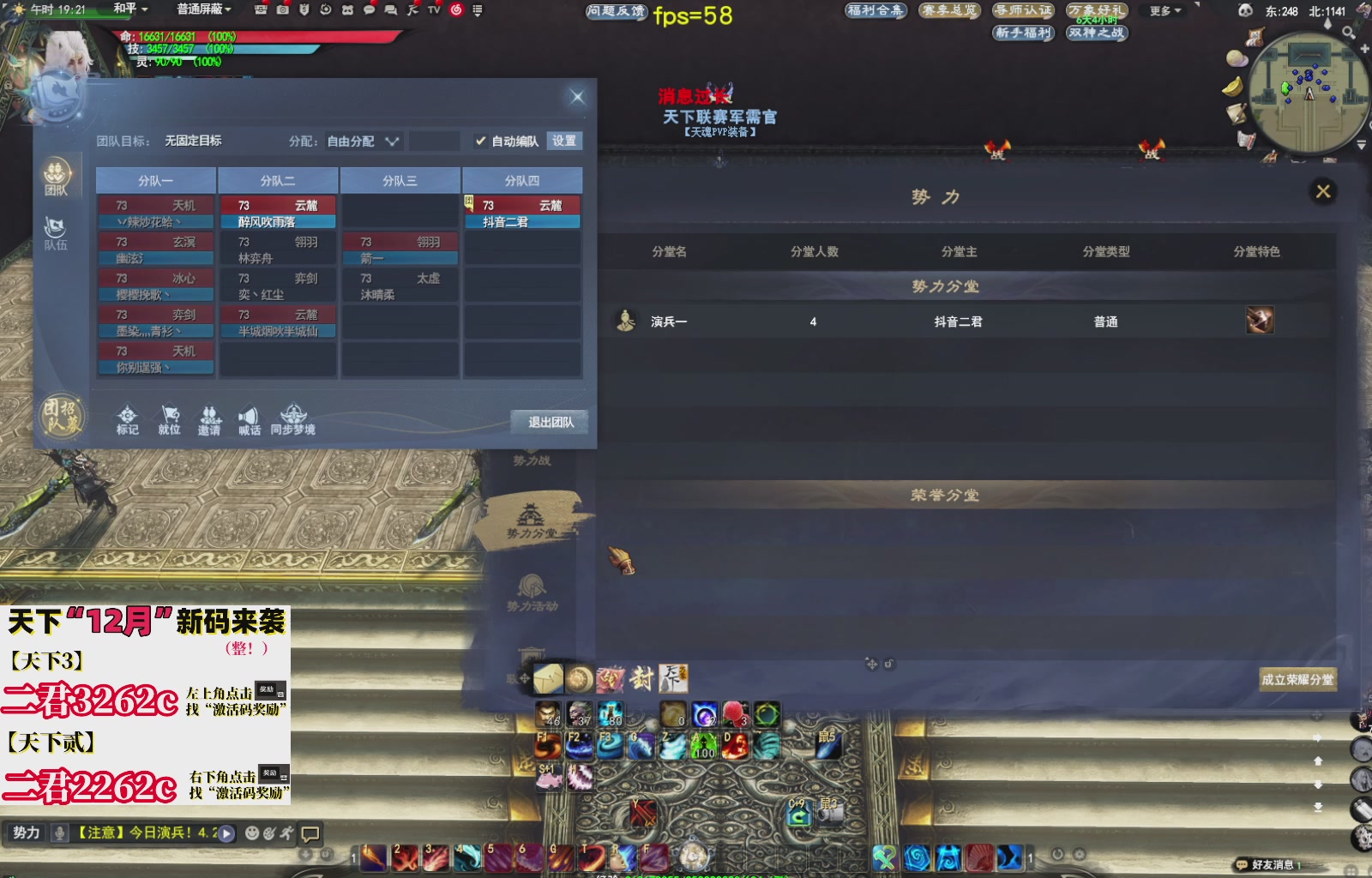The width and height of the screenshot is (1372, 878).
Task: Open 邀请 to invite members
Action: point(211,414)
